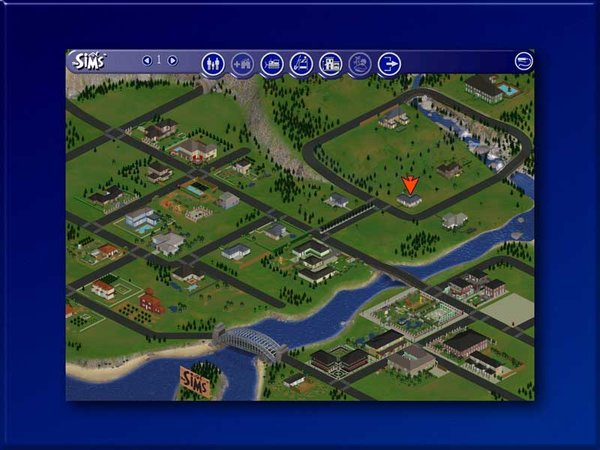
Task: Go to the previous neighborhood with the left arrow
Action: coord(147,61)
